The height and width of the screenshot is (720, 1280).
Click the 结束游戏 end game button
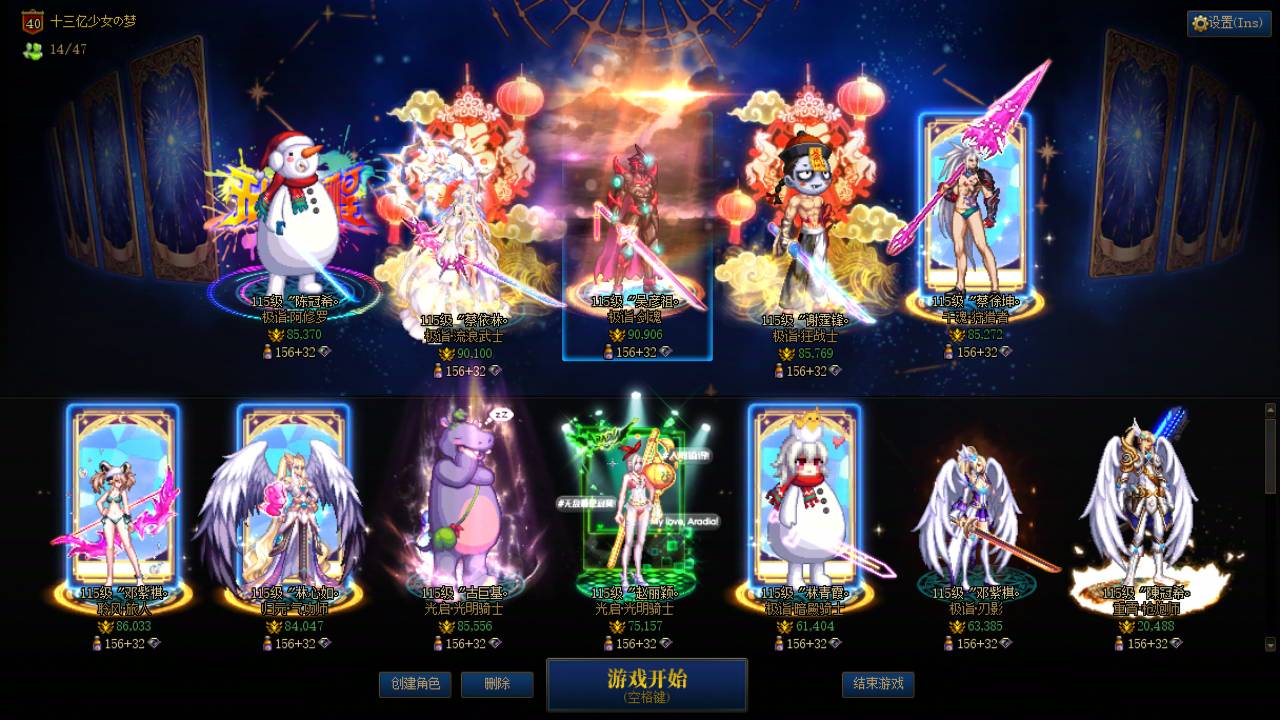tap(877, 685)
